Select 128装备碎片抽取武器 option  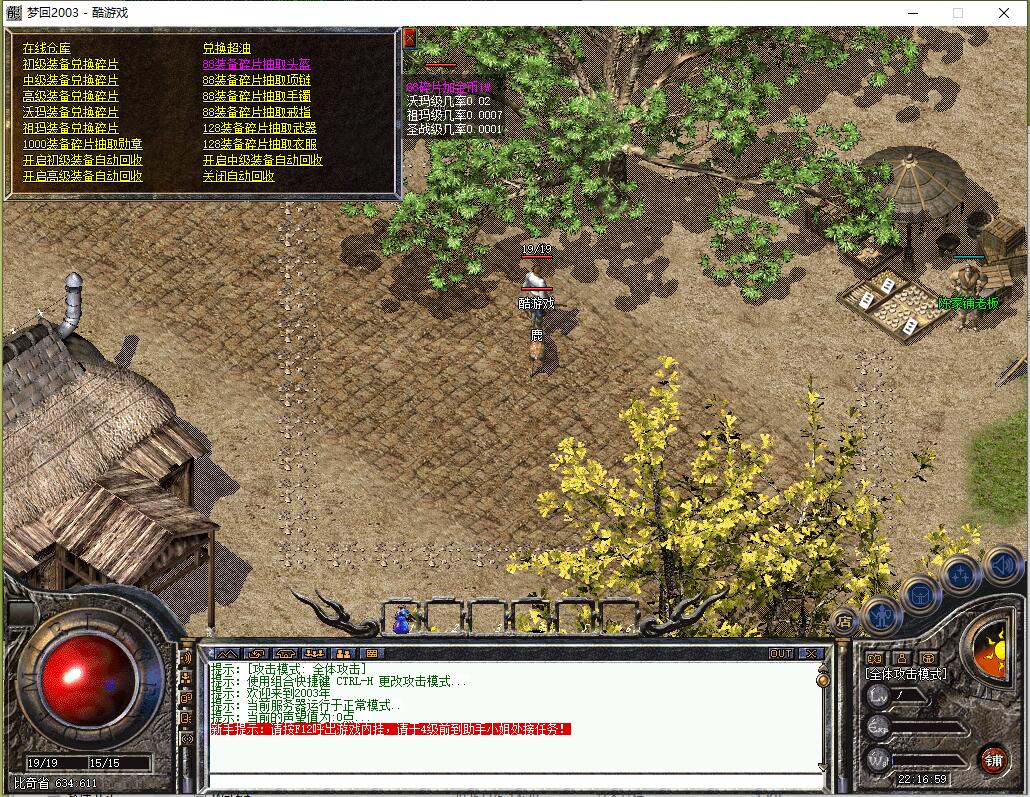click(x=259, y=128)
